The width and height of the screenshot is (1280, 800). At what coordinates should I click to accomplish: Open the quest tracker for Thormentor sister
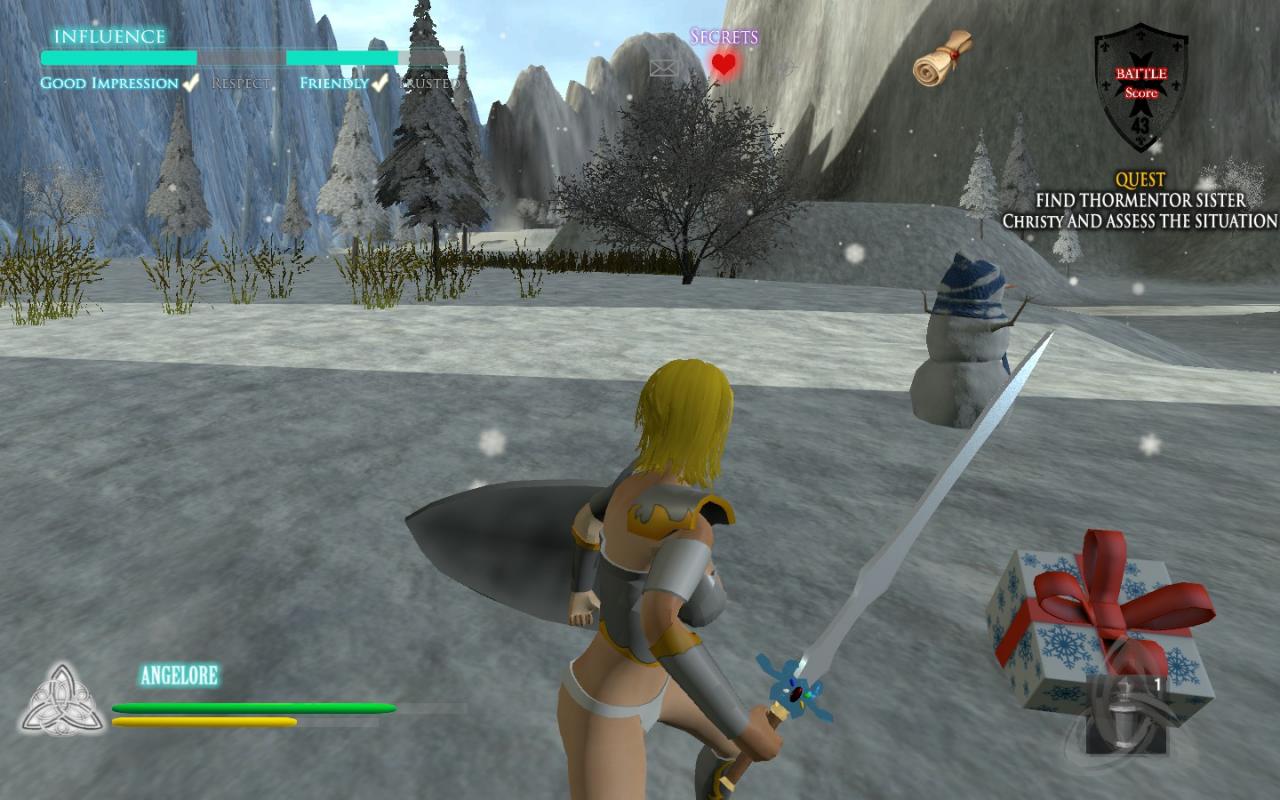(x=1140, y=201)
